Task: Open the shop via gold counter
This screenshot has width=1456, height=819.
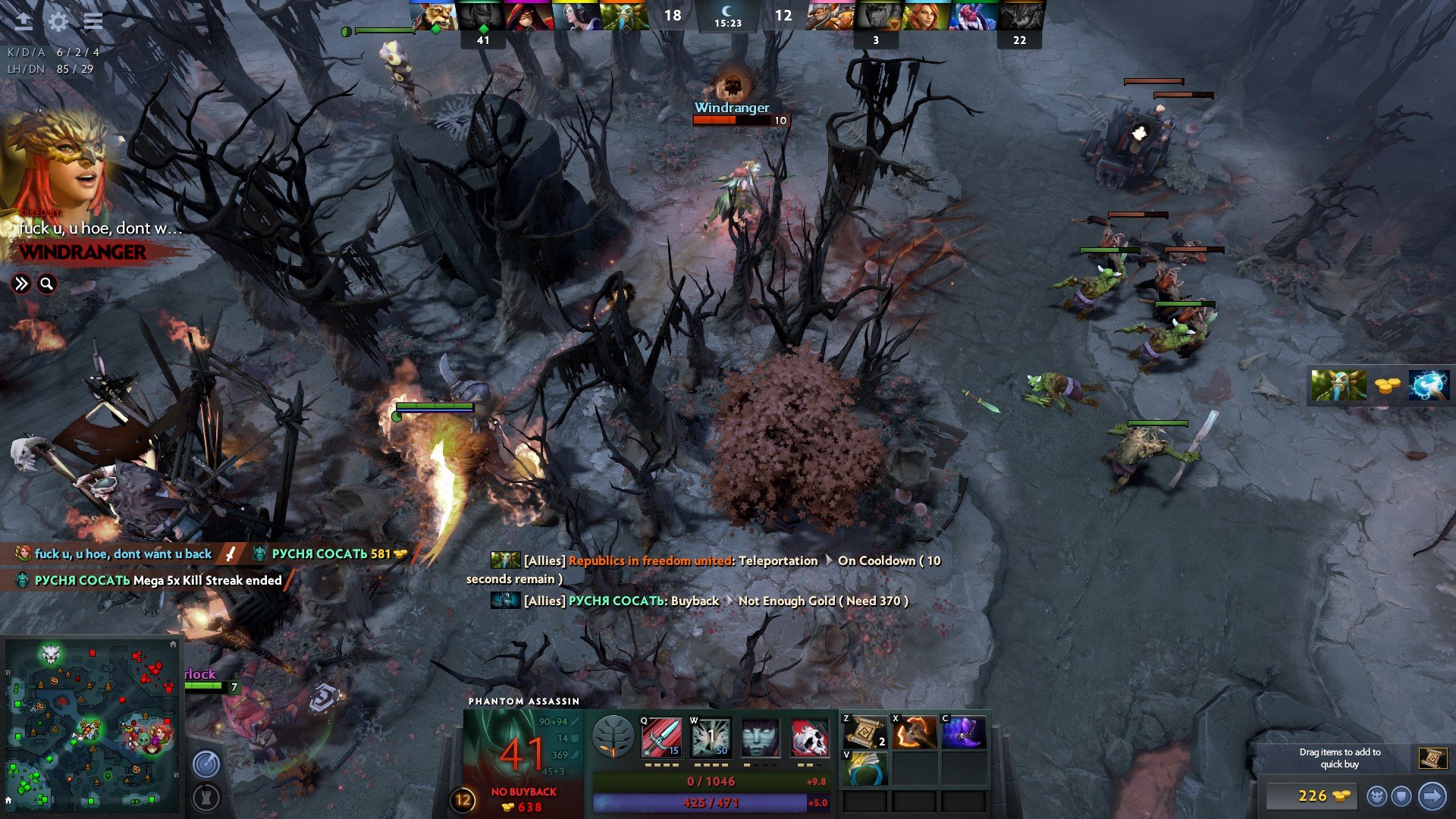Action: coord(1313,795)
